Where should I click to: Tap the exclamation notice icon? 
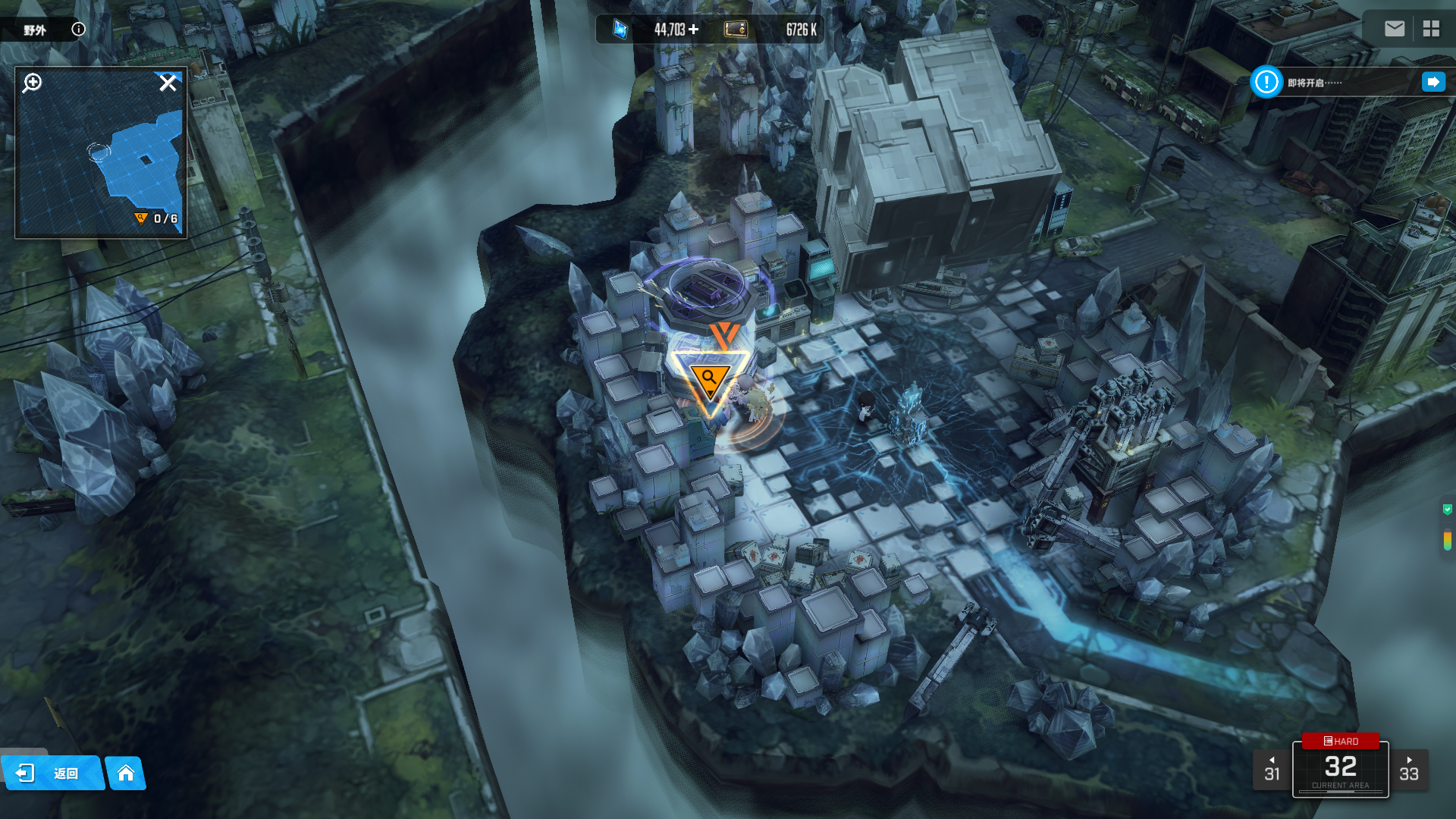pyautogui.click(x=1266, y=82)
